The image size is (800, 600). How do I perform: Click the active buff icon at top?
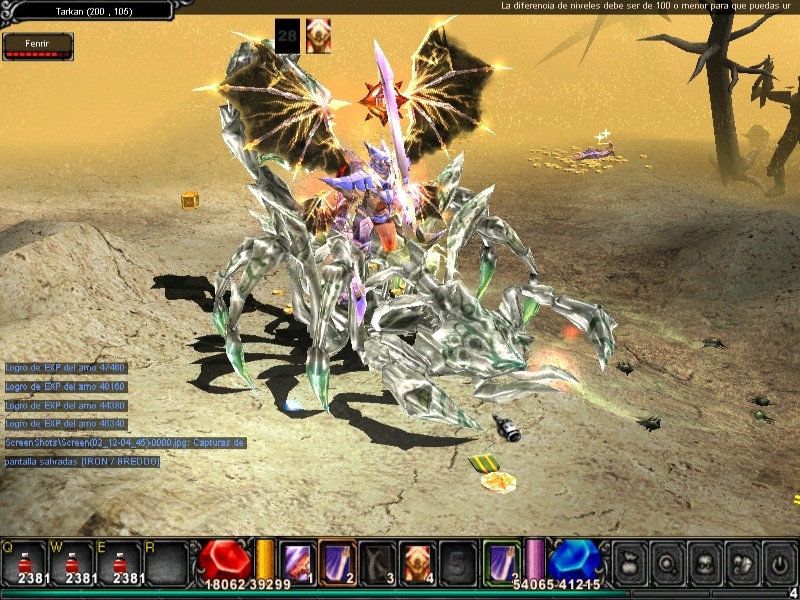(x=318, y=36)
